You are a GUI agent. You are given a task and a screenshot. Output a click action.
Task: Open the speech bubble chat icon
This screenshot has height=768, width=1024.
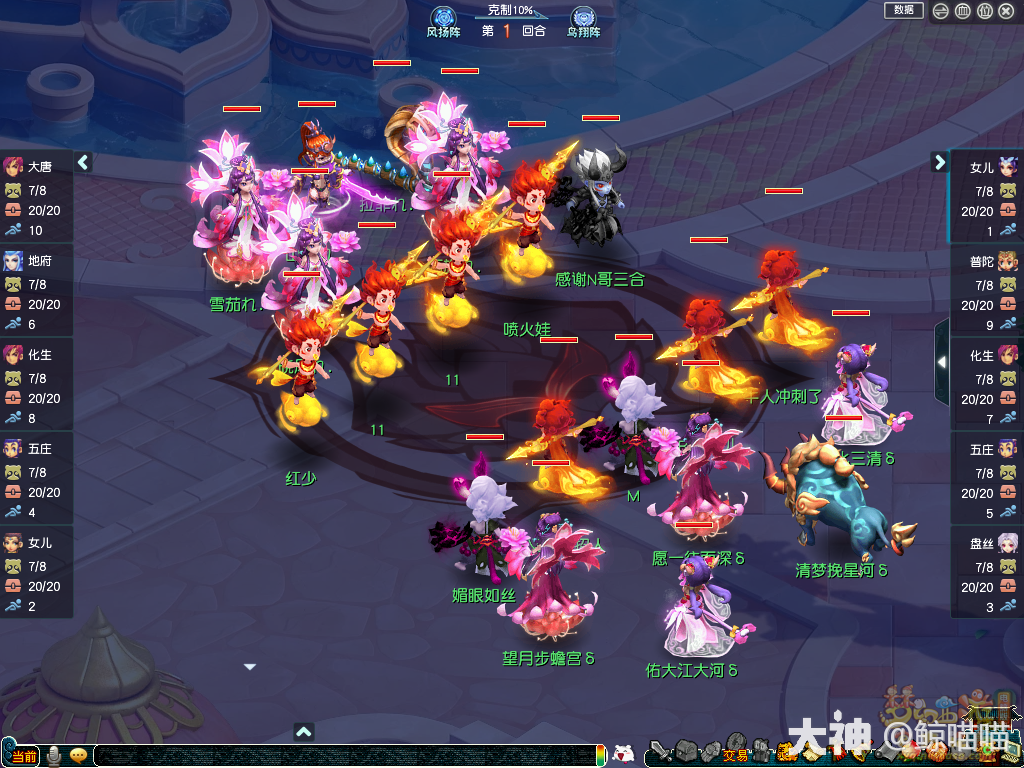pos(79,756)
